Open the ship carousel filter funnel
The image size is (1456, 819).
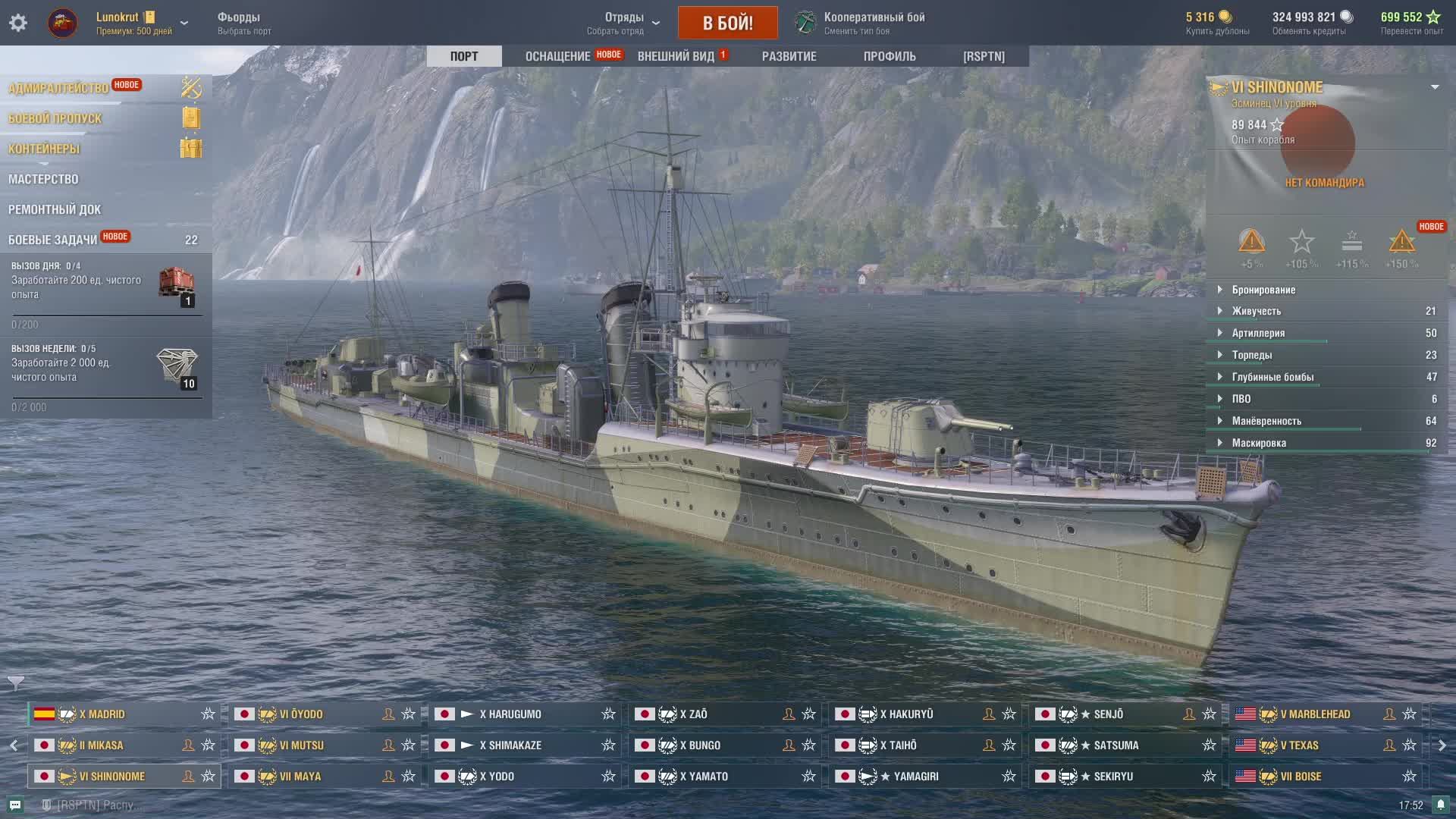[16, 682]
